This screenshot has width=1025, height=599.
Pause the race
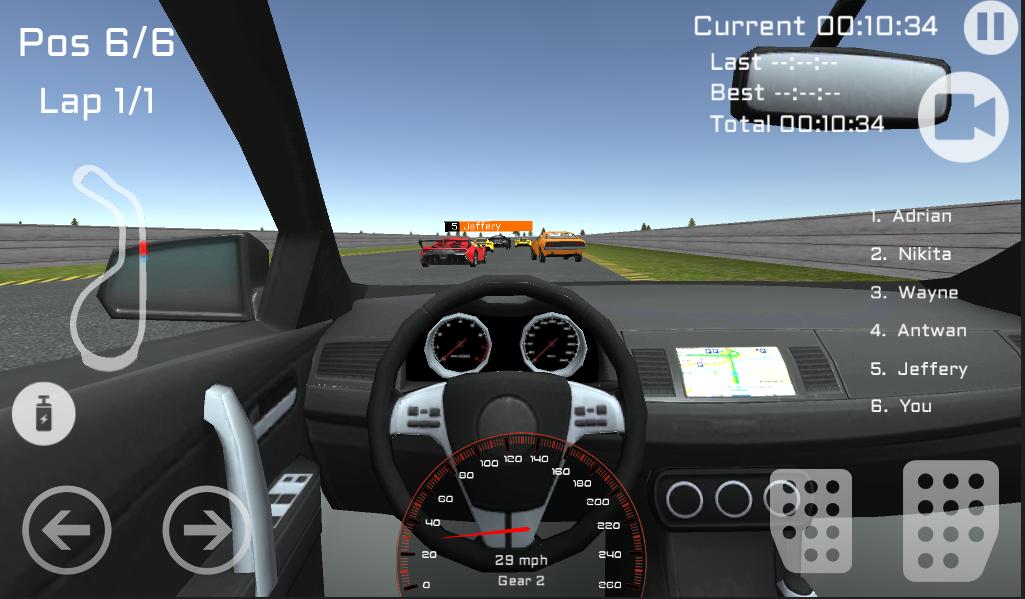(x=990, y=27)
